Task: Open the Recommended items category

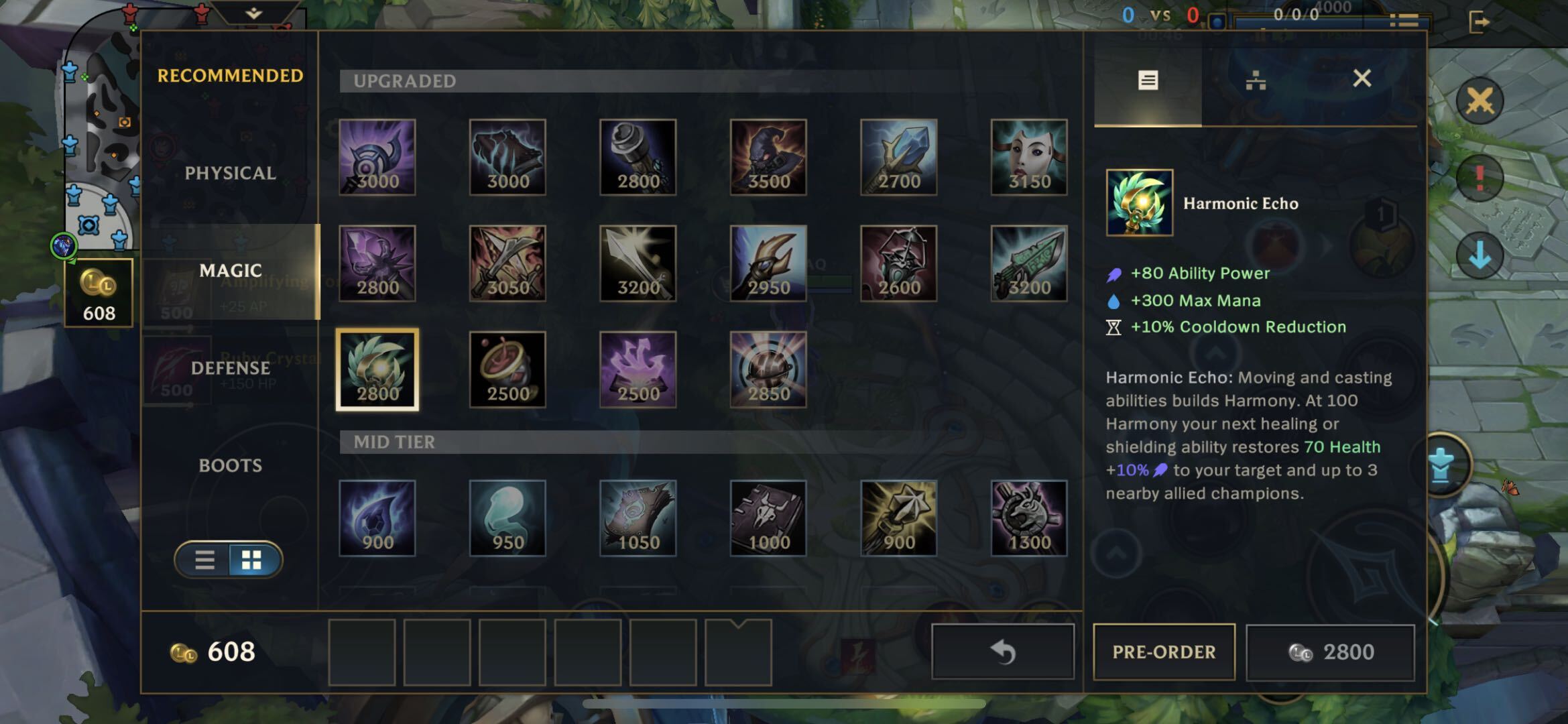Action: coord(230,76)
